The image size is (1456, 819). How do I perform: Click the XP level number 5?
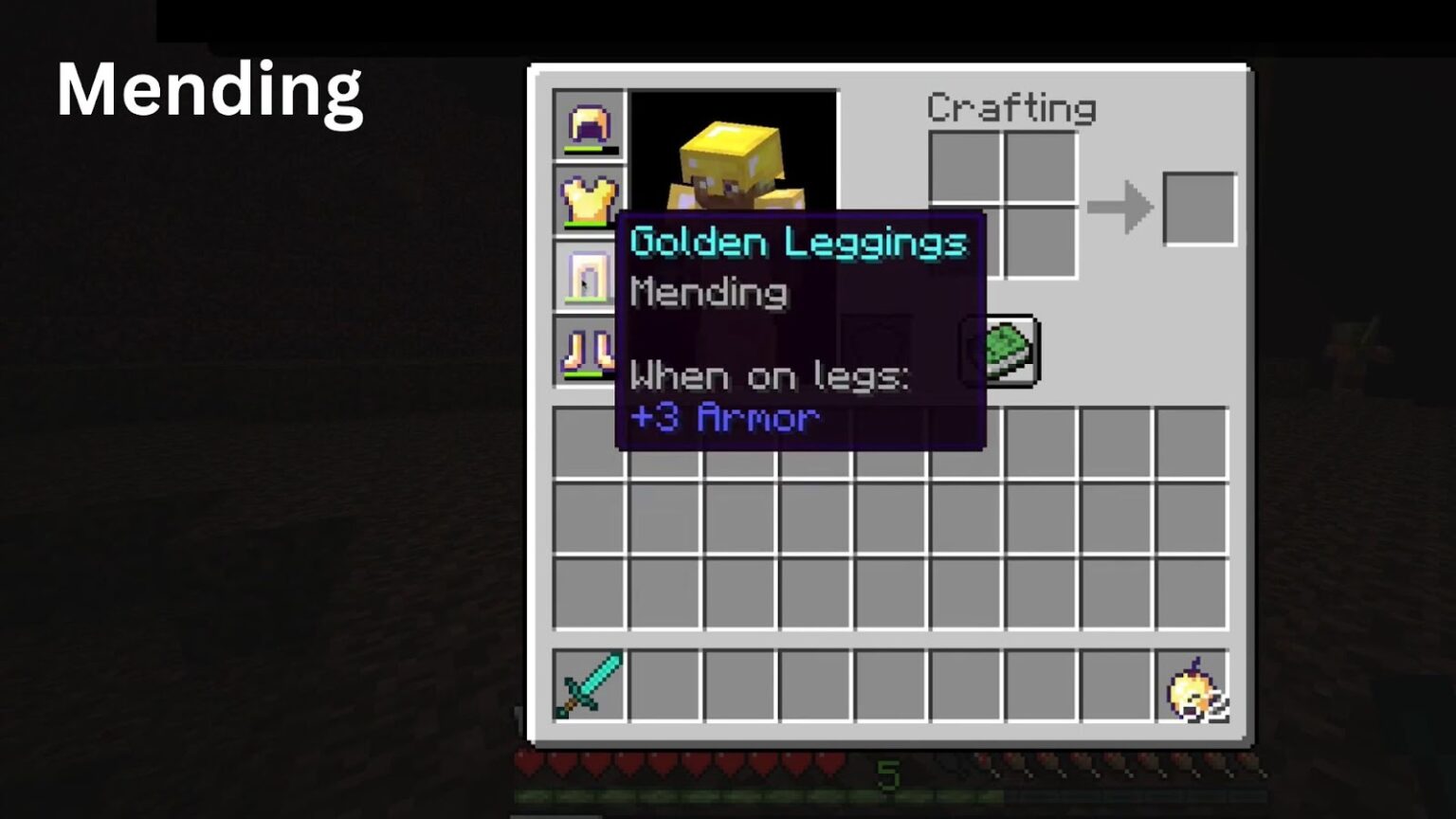[x=888, y=775]
